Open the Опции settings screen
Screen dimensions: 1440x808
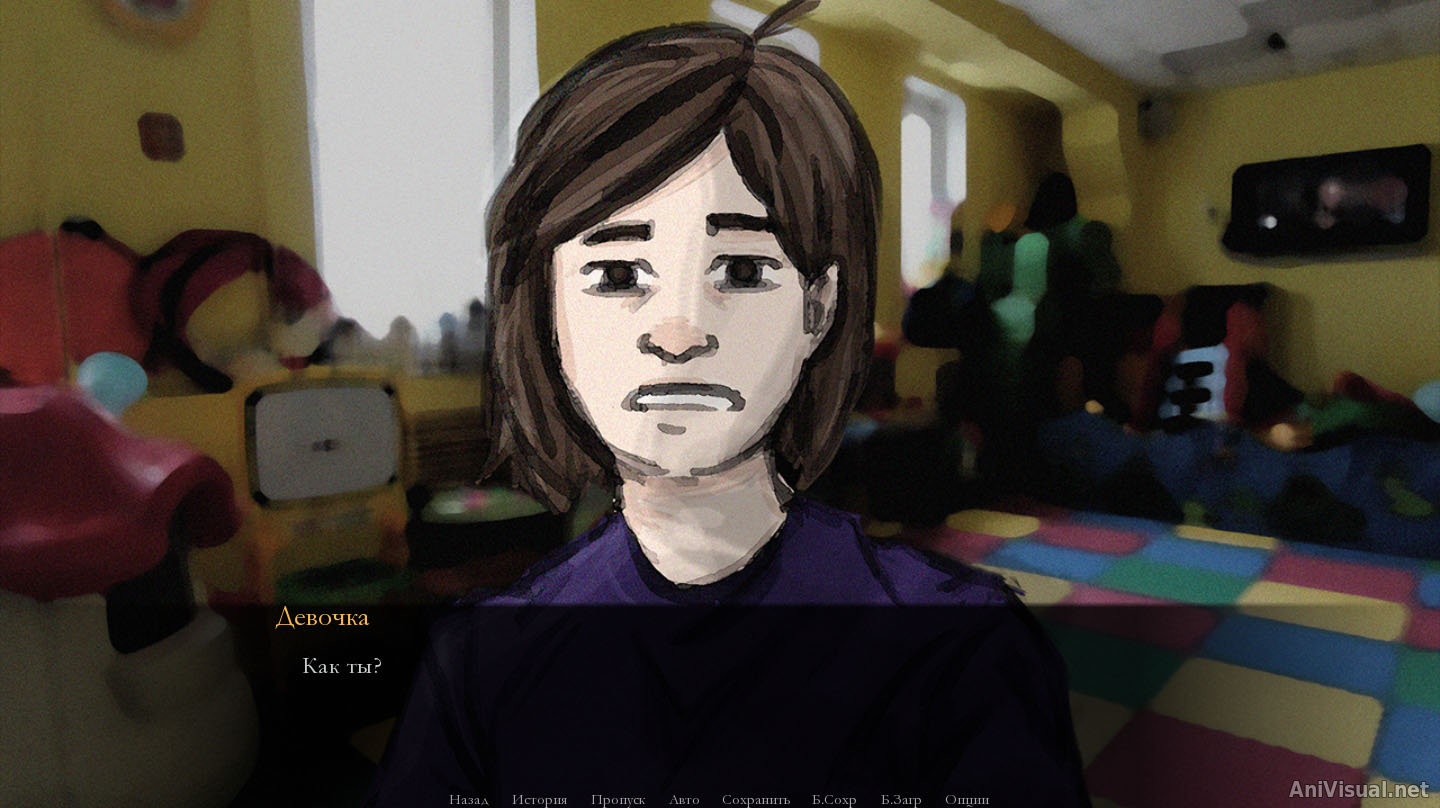point(967,800)
